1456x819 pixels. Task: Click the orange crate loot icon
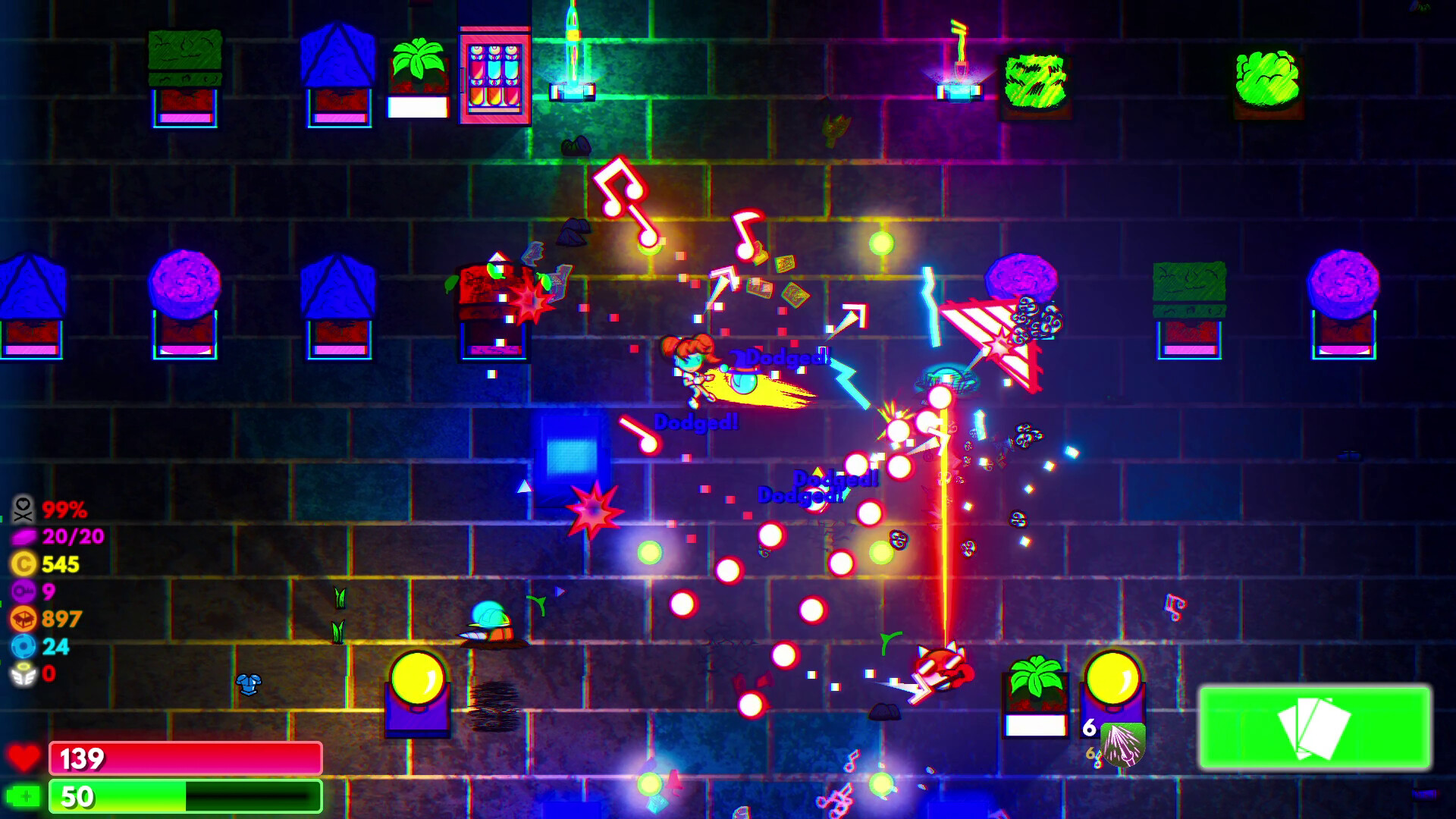[x=24, y=615]
